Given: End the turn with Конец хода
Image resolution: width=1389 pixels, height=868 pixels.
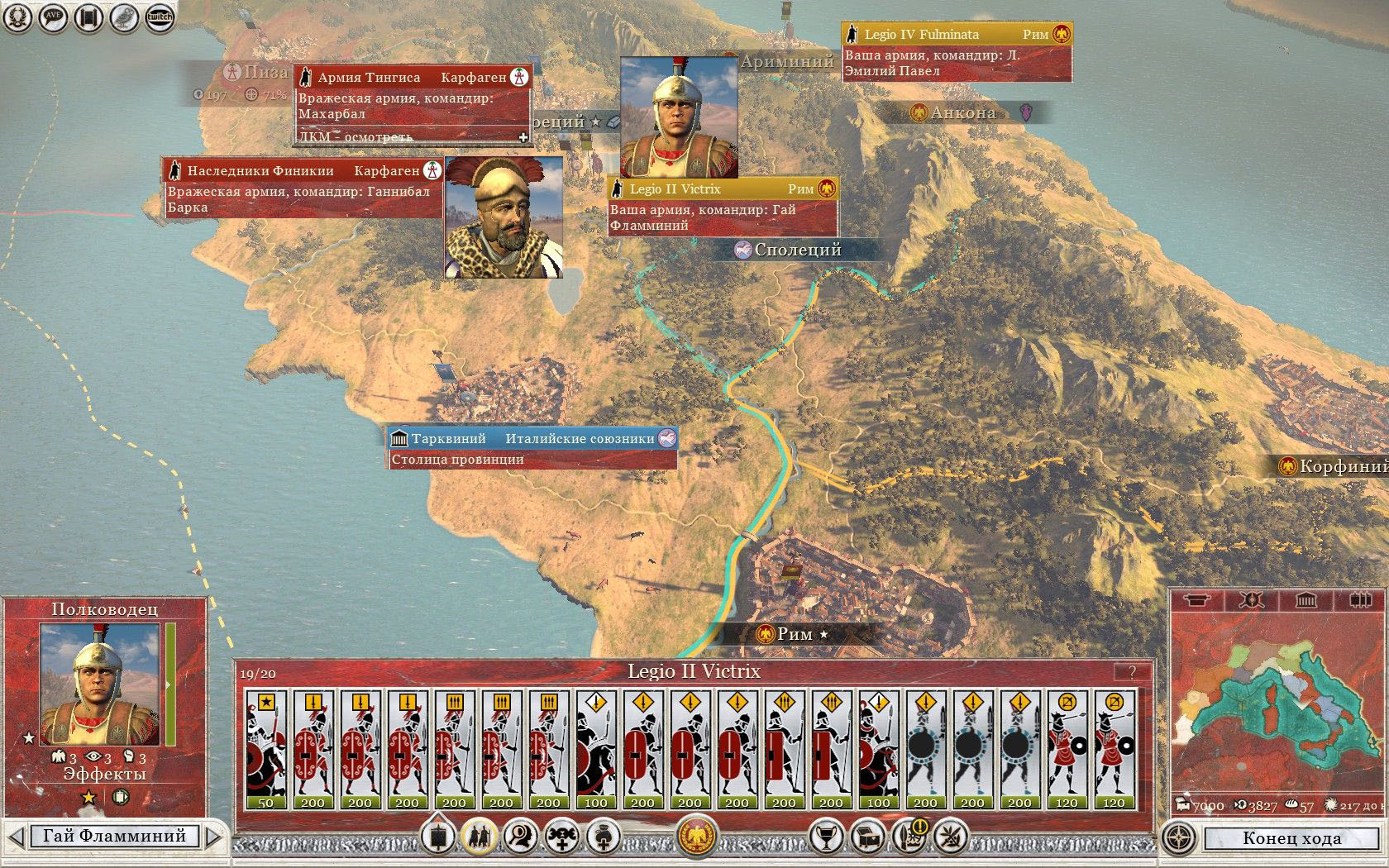Looking at the screenshot, I should pos(1291,838).
